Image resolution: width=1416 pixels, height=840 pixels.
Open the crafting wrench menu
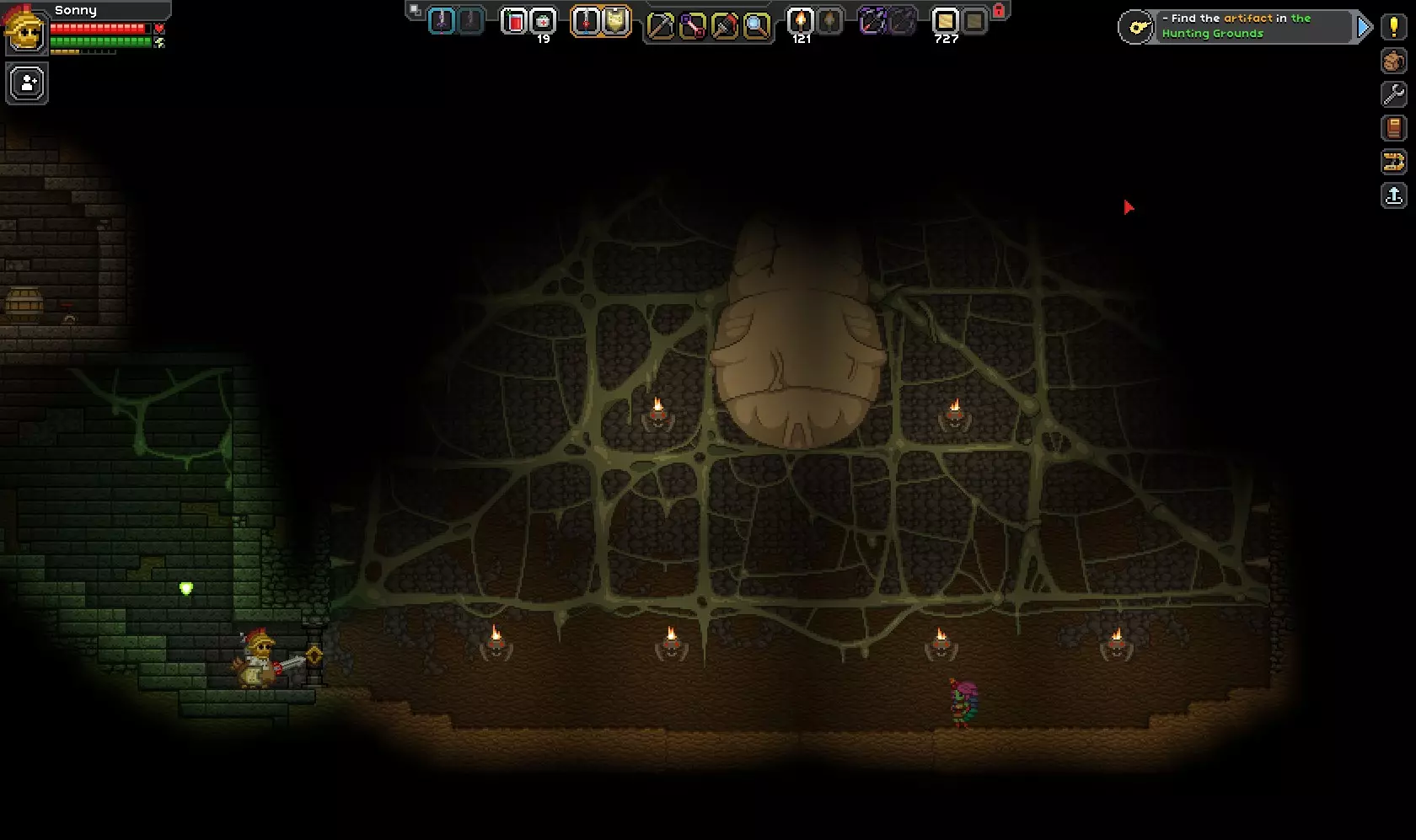point(1393,94)
